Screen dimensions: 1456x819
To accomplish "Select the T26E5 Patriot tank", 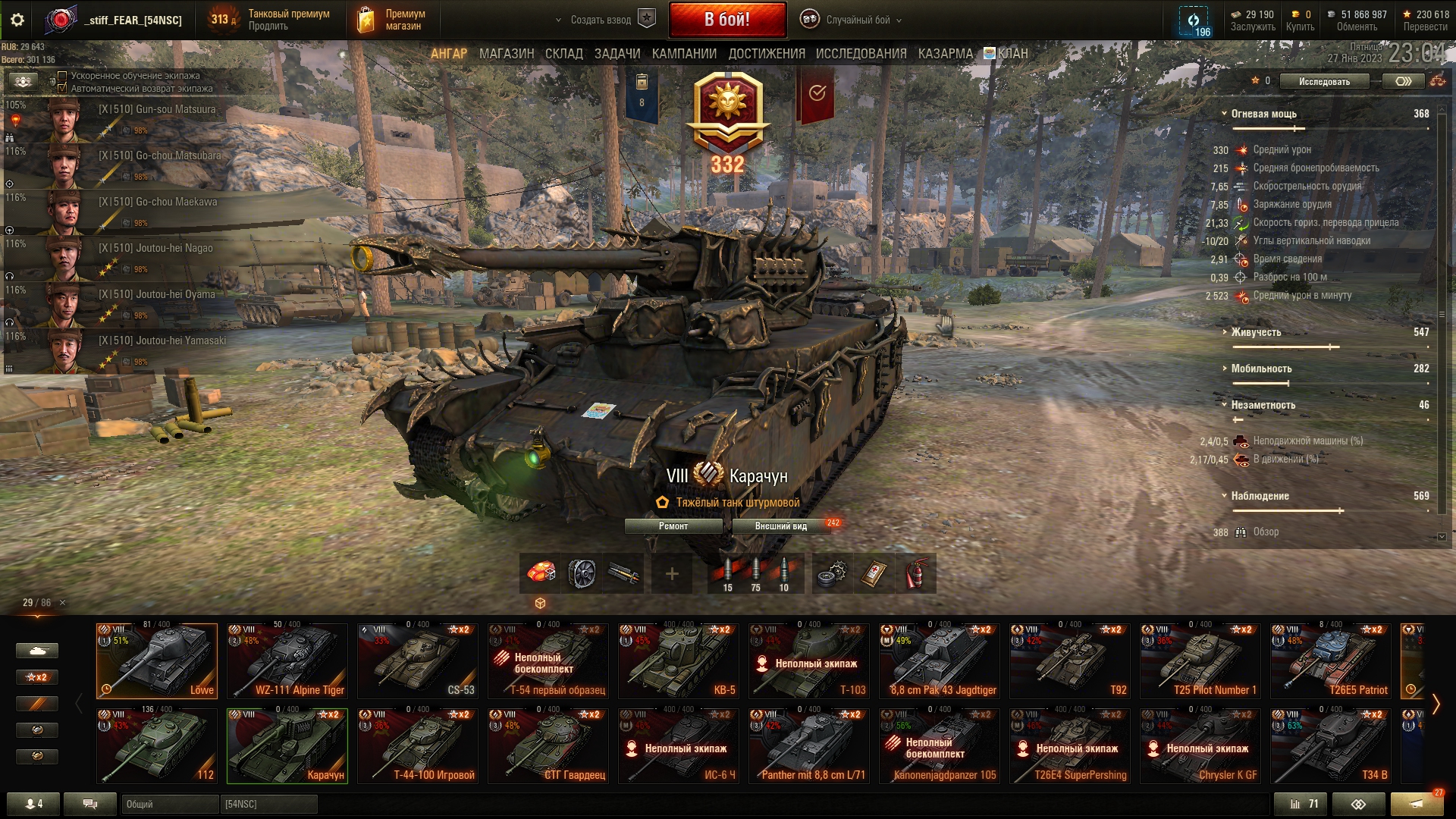I will (1331, 661).
